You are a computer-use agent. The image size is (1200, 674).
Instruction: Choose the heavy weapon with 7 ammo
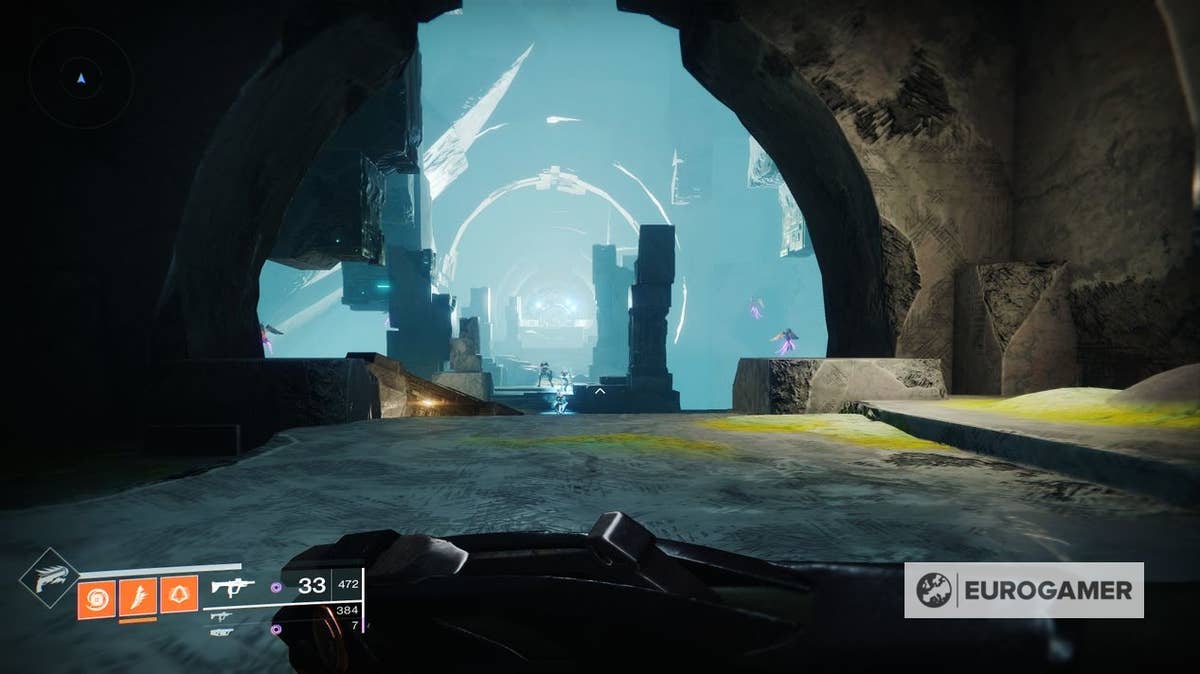pos(222,631)
